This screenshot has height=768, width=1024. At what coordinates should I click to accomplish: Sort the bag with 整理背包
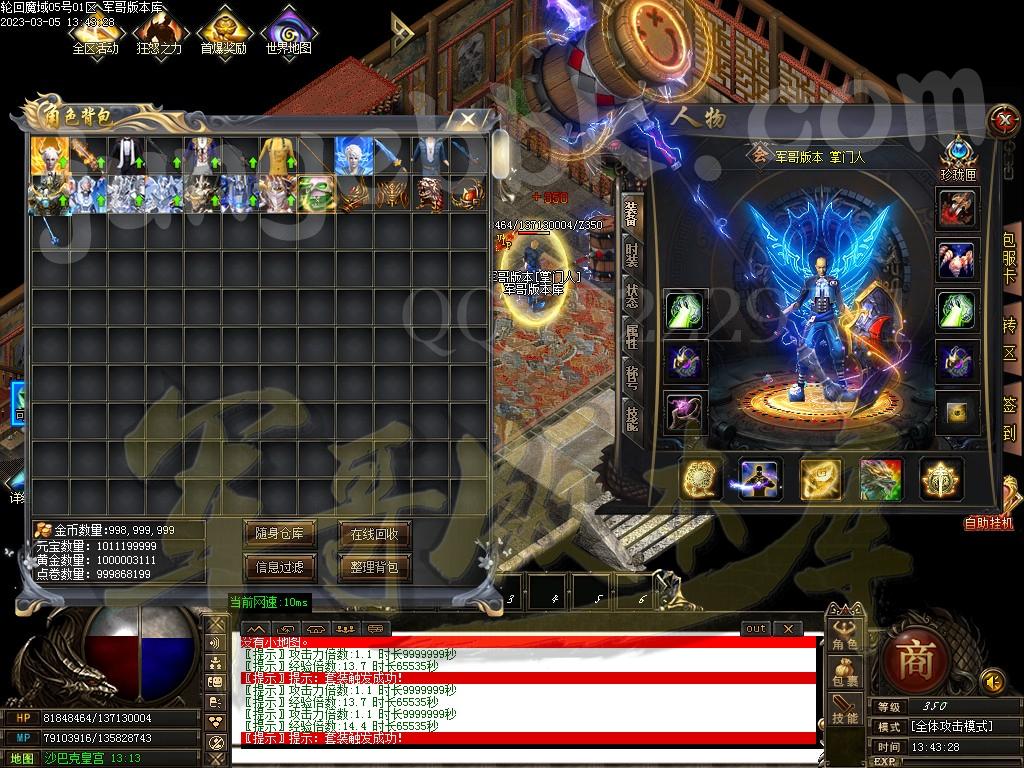374,567
